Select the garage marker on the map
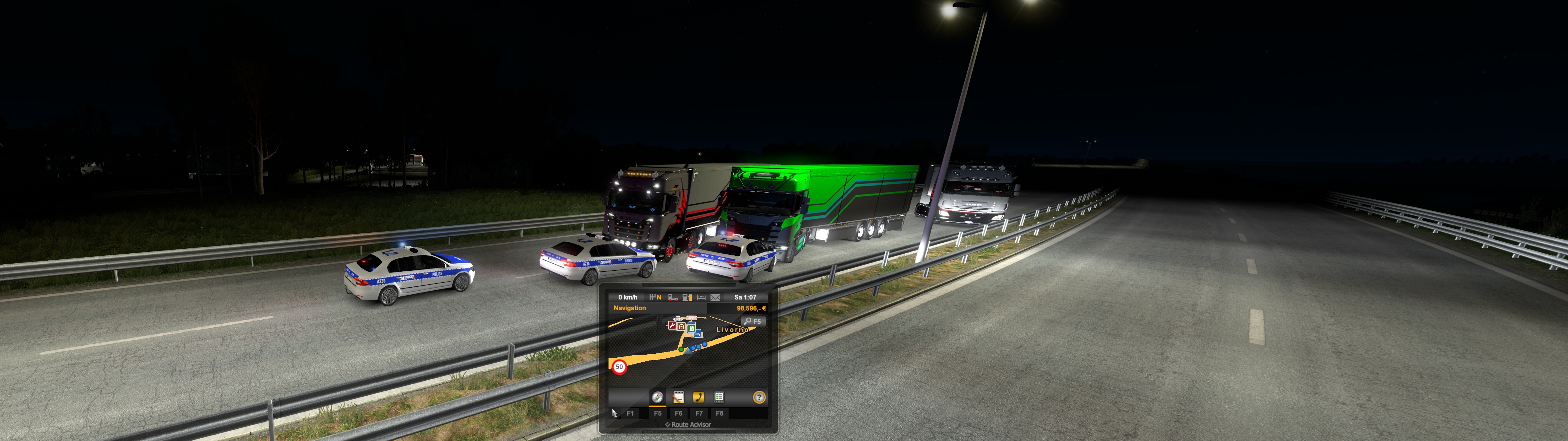 tap(682, 327)
